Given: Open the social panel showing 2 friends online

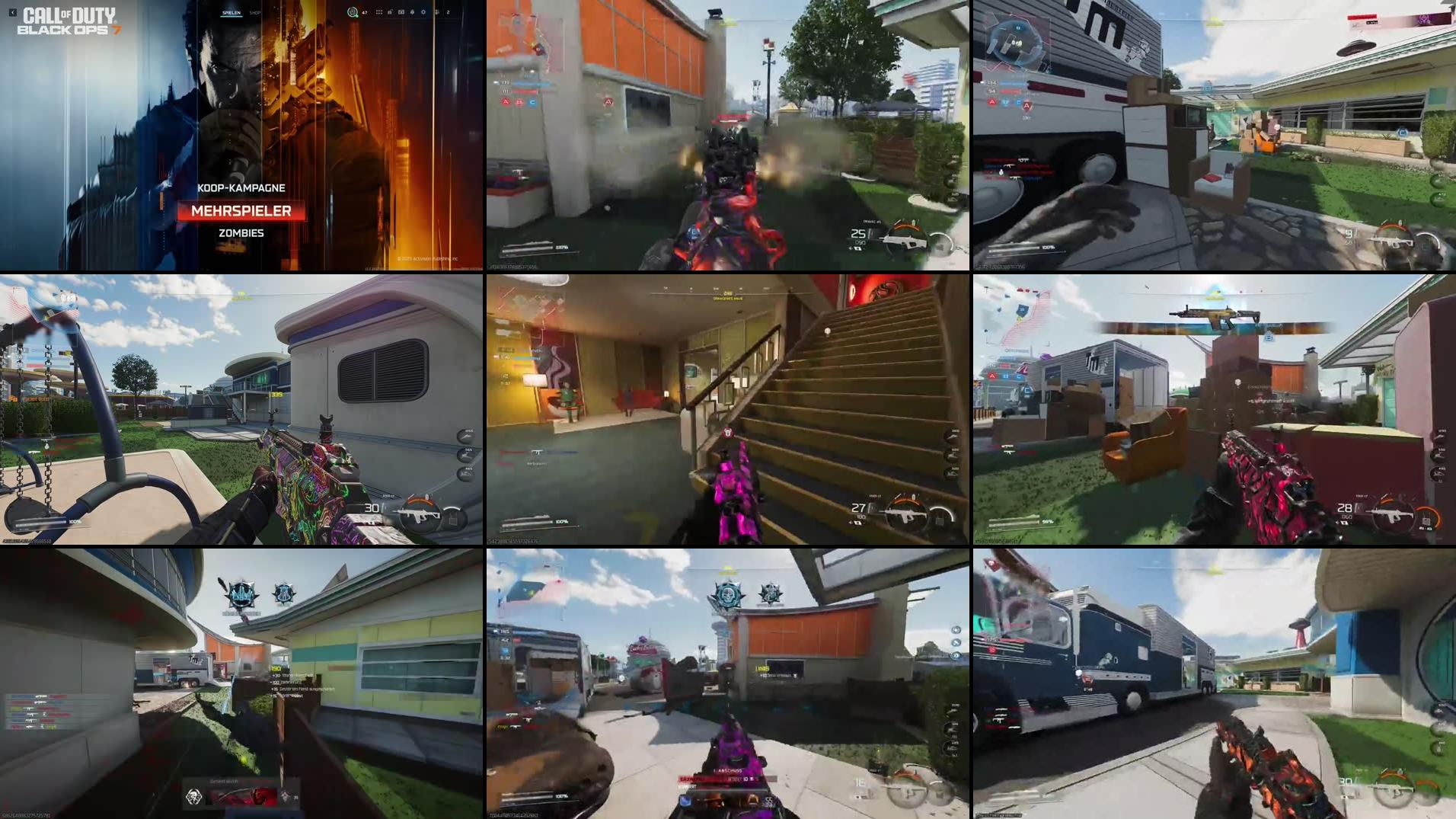Looking at the screenshot, I should point(442,11).
